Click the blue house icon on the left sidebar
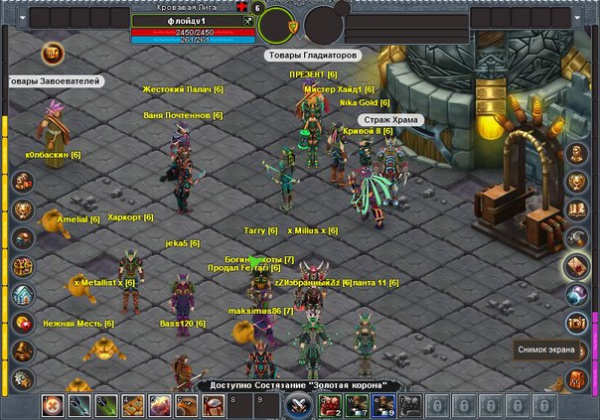Viewport: 600px width, 420px height. [23, 295]
